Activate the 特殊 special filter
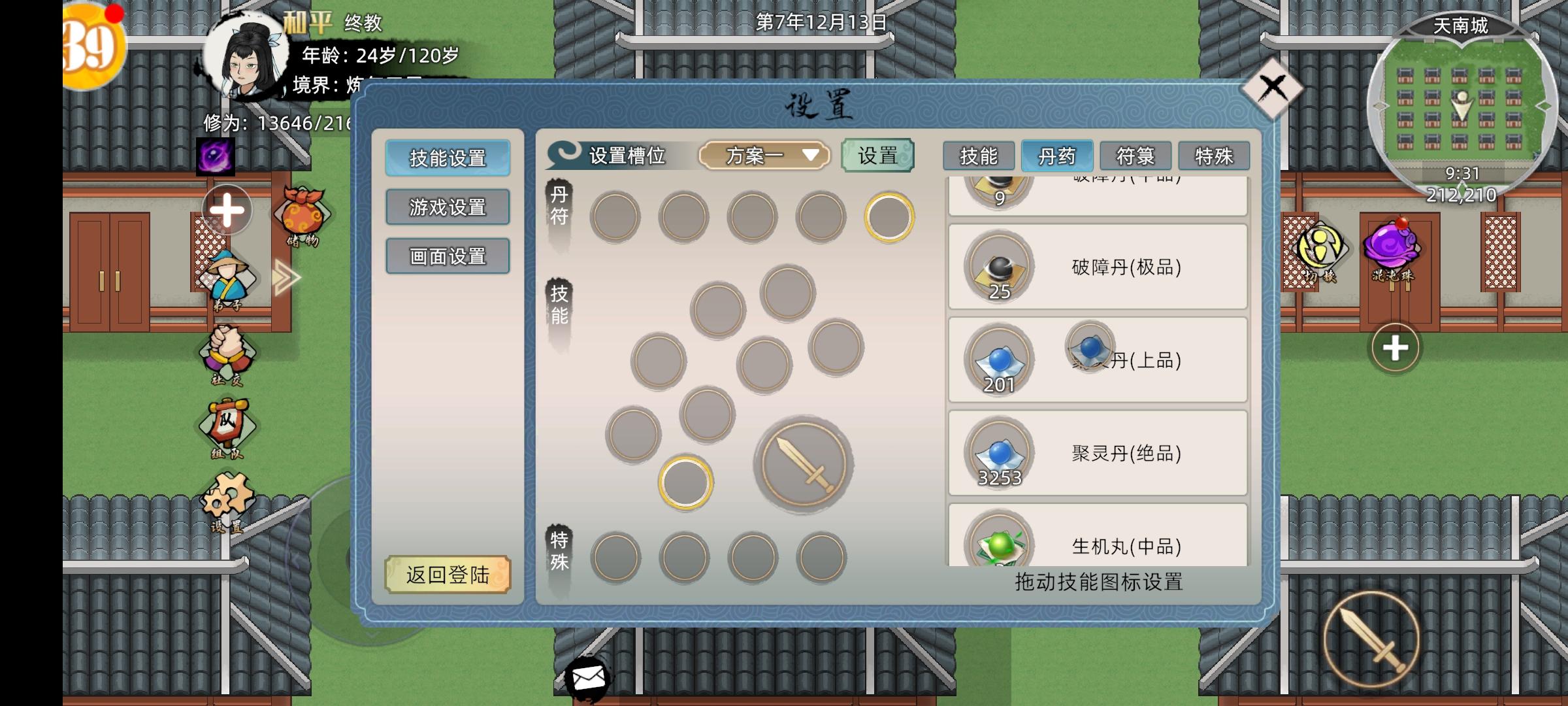 coord(1215,156)
